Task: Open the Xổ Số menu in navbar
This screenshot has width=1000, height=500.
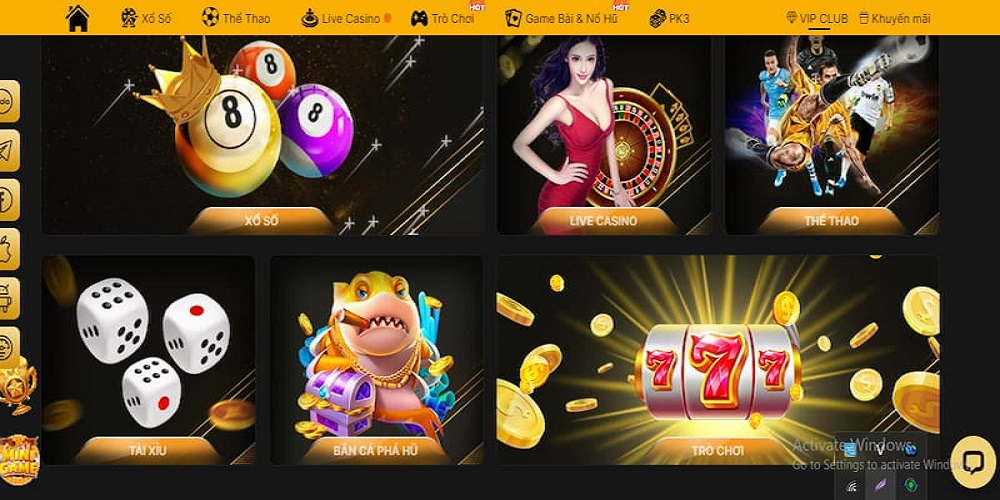Action: [x=146, y=18]
